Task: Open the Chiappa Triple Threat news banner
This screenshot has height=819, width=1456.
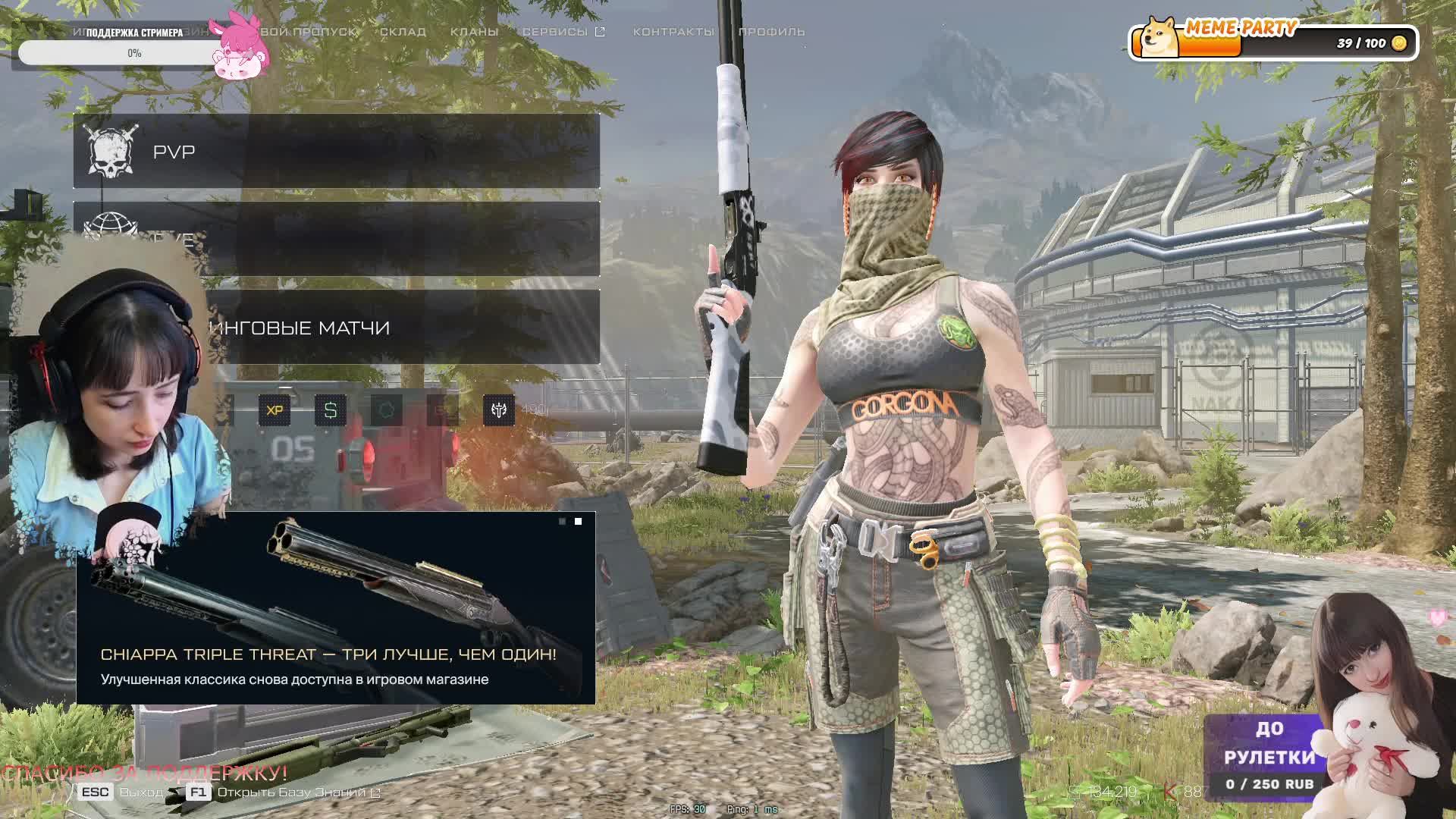Action: (x=335, y=608)
